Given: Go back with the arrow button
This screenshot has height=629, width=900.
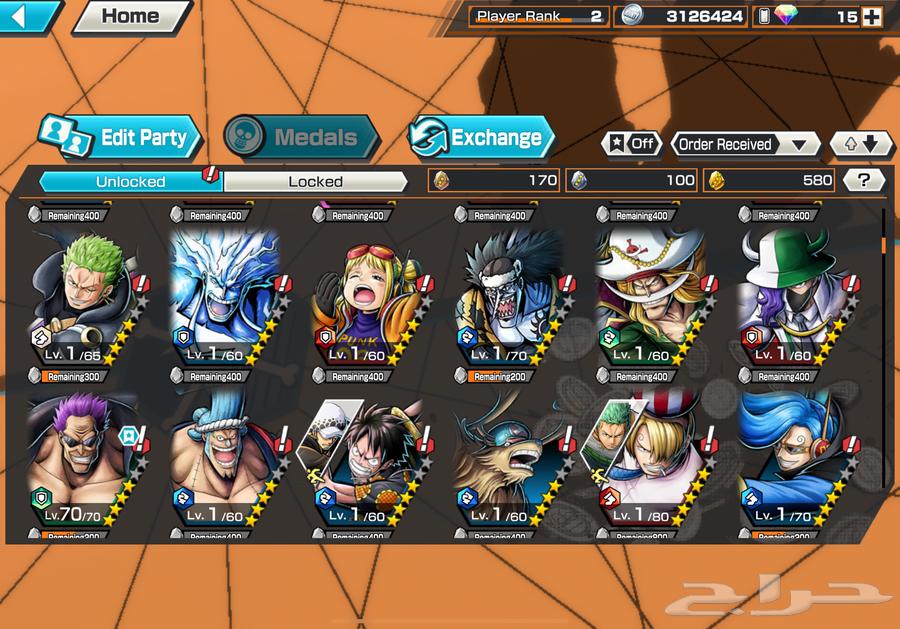Looking at the screenshot, I should pyautogui.click(x=30, y=15).
